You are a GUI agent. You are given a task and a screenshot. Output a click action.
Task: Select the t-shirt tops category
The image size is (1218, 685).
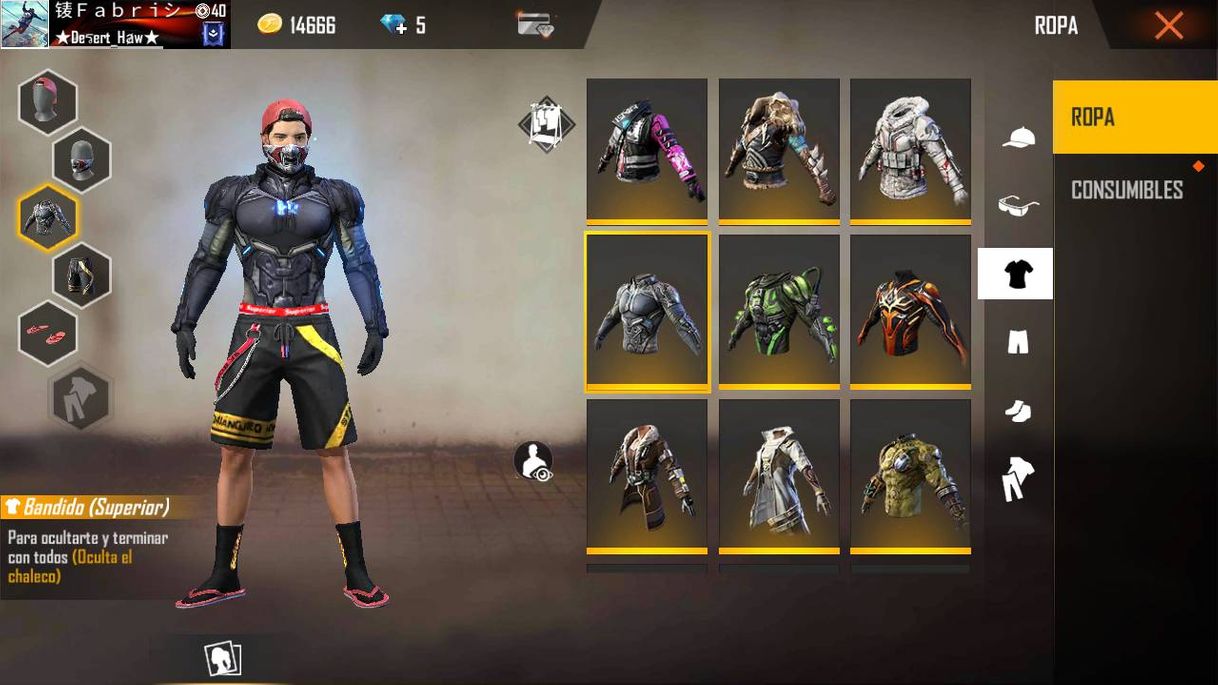[x=1016, y=274]
